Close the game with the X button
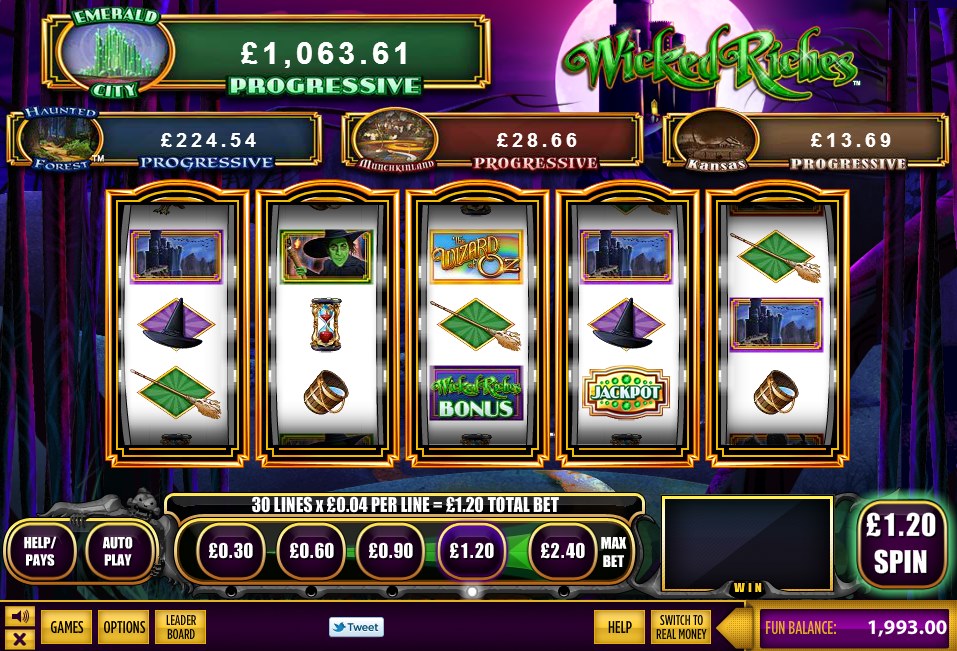Viewport: 957px width, 651px height. pos(19,638)
